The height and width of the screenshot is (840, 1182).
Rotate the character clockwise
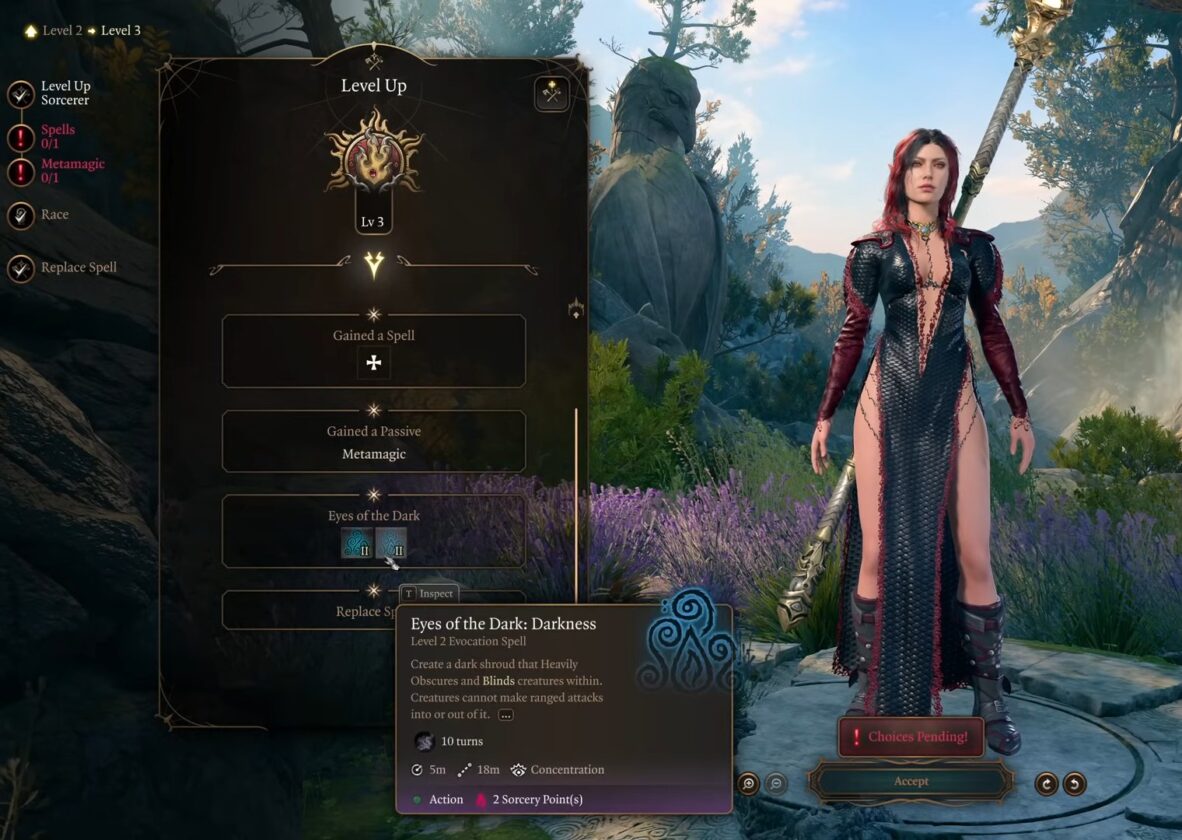(1046, 783)
